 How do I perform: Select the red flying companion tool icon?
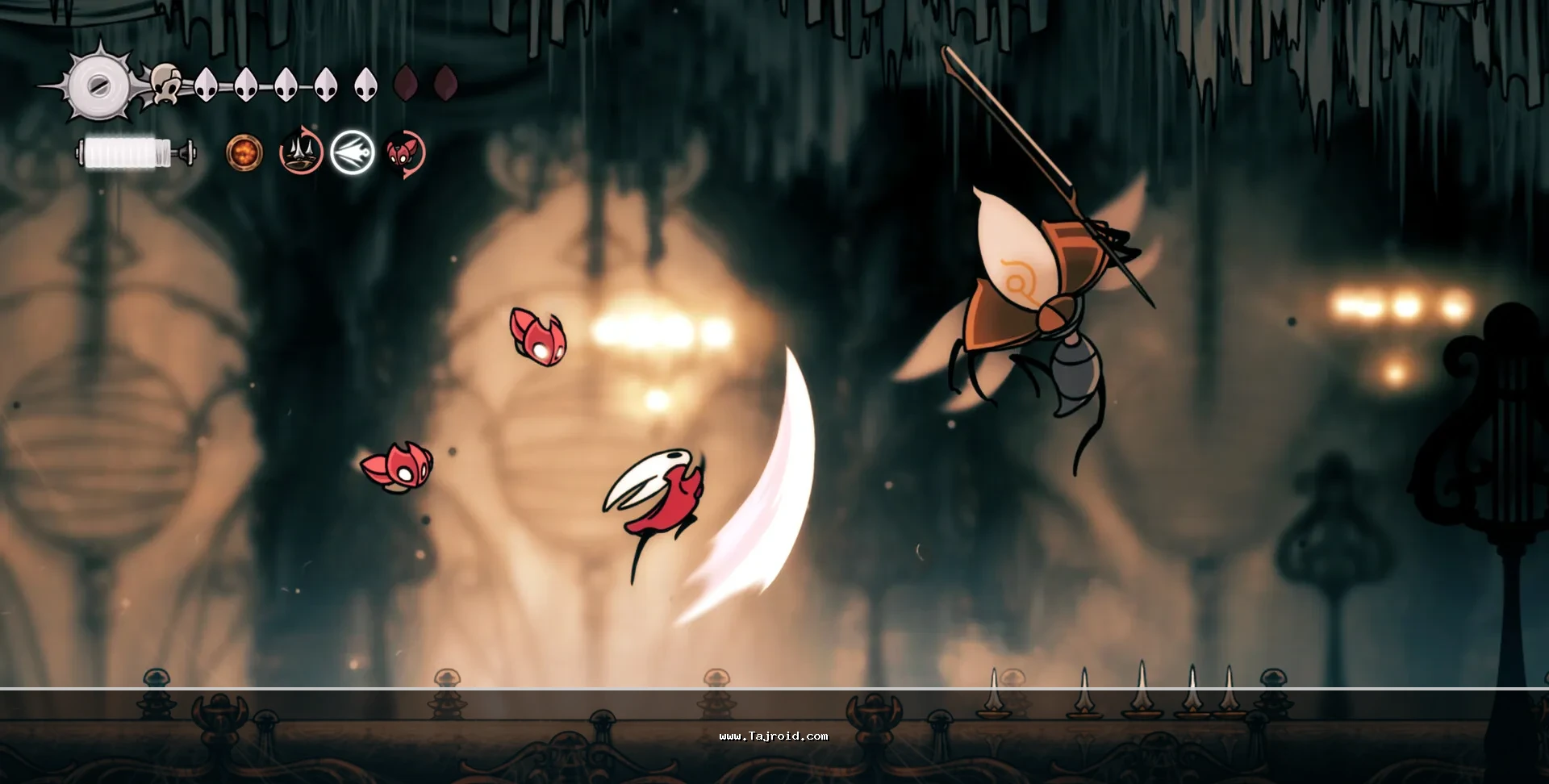404,152
